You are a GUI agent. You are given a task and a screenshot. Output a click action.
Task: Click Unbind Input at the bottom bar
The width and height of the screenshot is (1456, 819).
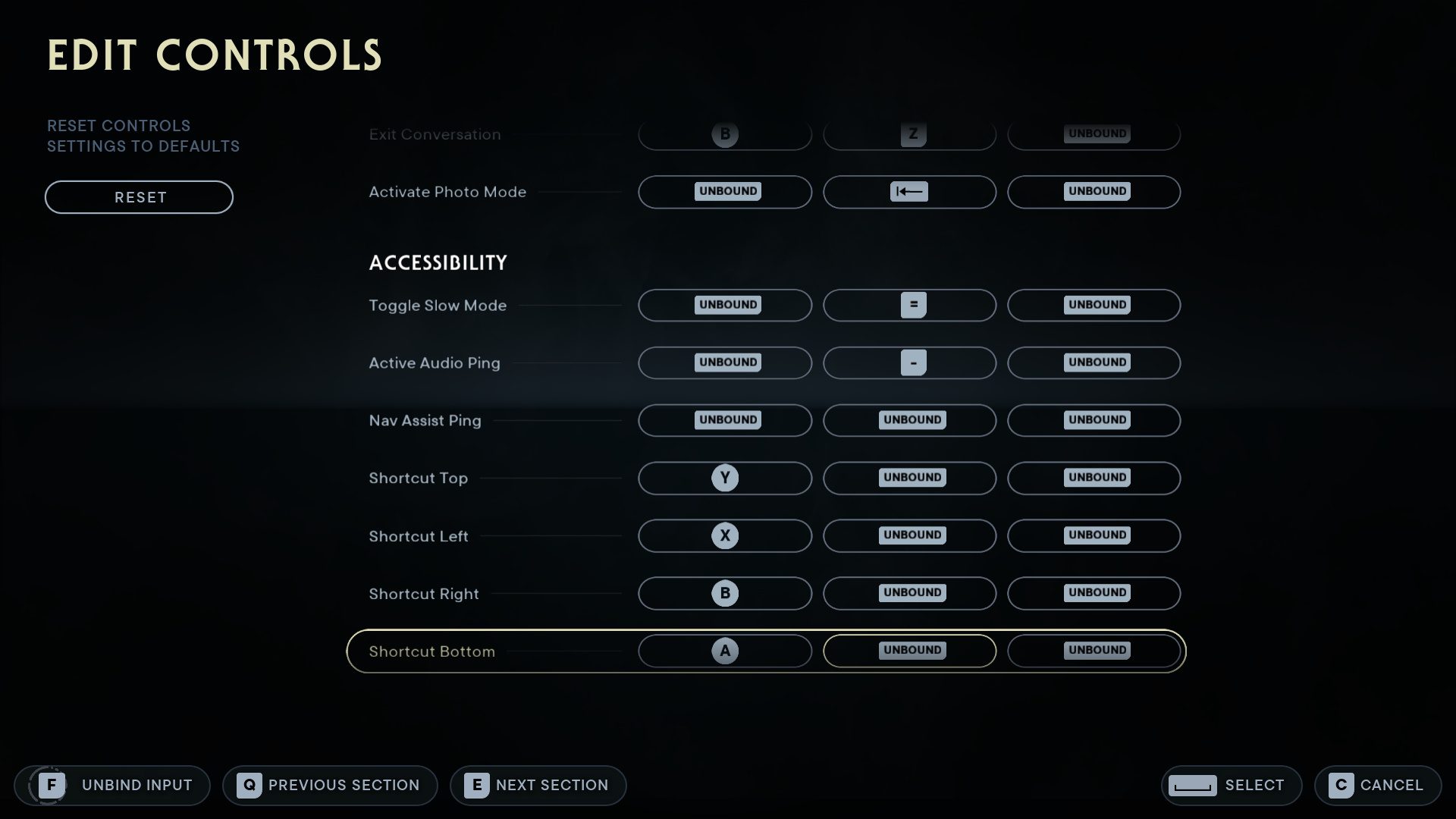coord(112,785)
